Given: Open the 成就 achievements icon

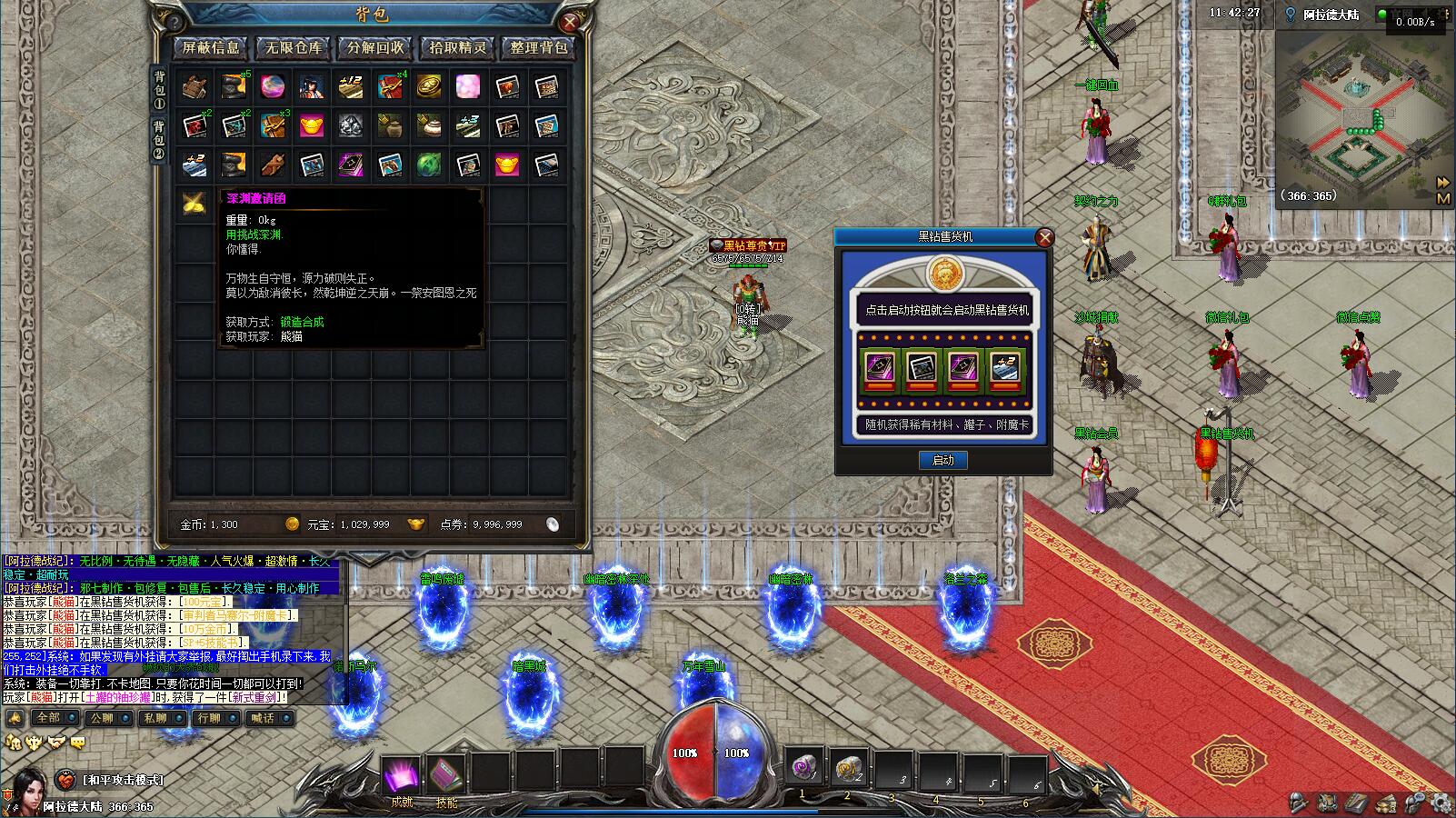Looking at the screenshot, I should 401,777.
